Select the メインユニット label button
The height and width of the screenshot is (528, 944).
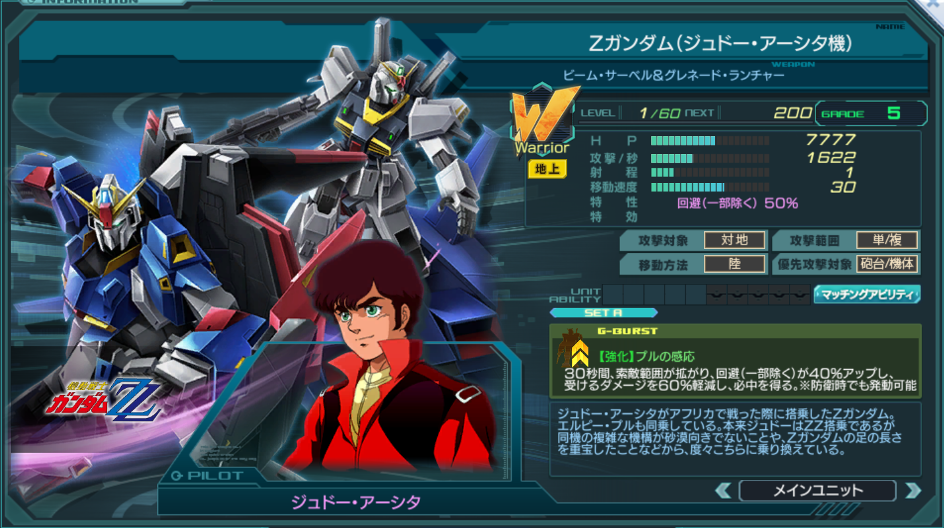[817, 490]
